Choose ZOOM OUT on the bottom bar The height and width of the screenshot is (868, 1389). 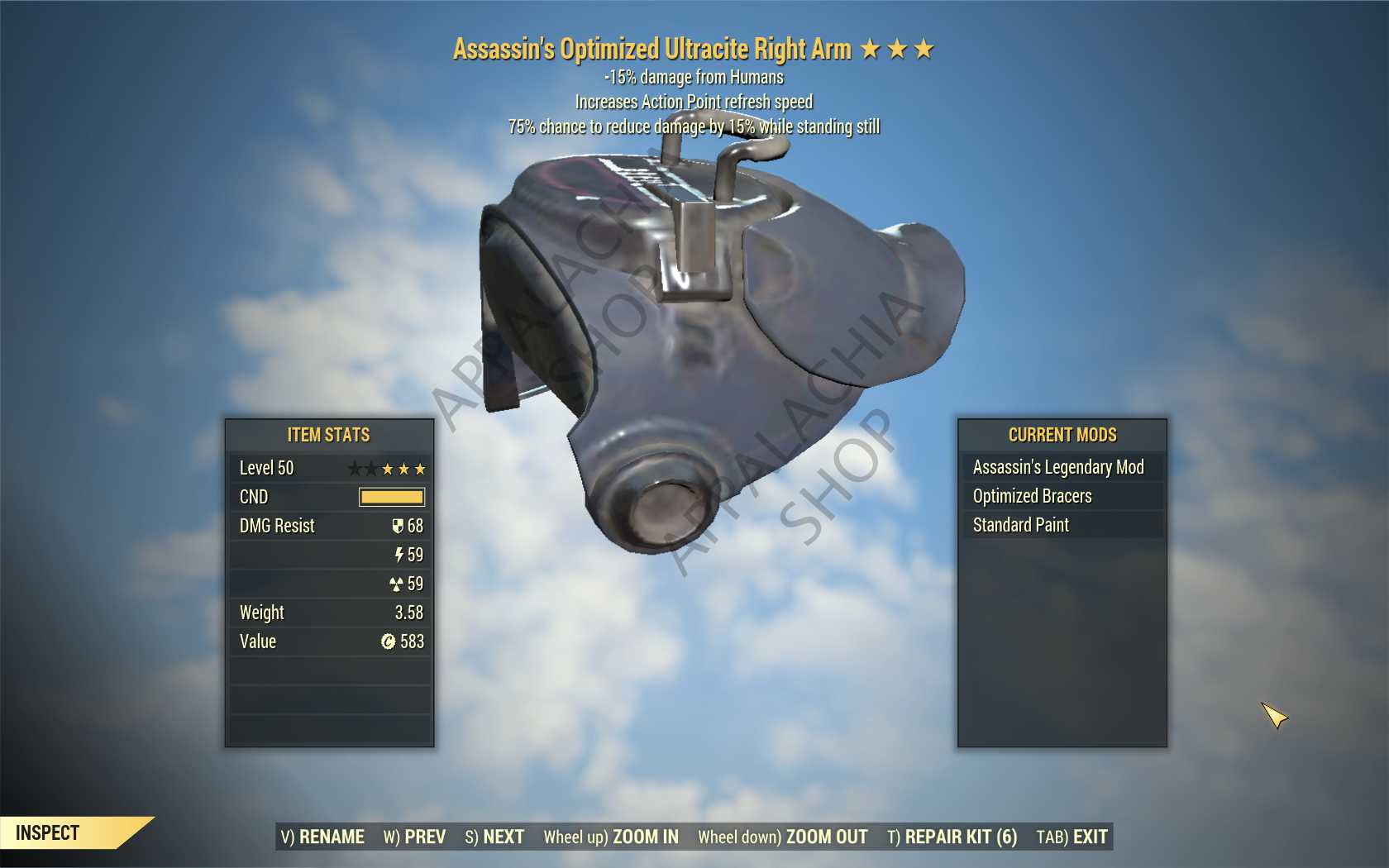pos(782,837)
